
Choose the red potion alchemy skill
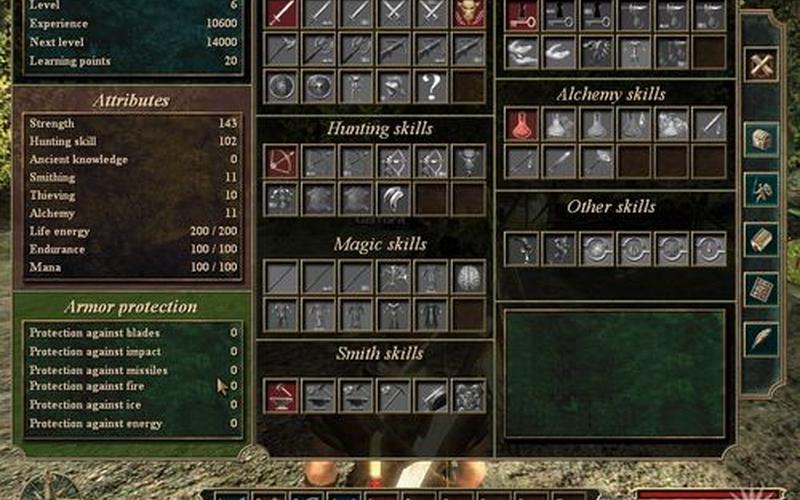pos(521,125)
